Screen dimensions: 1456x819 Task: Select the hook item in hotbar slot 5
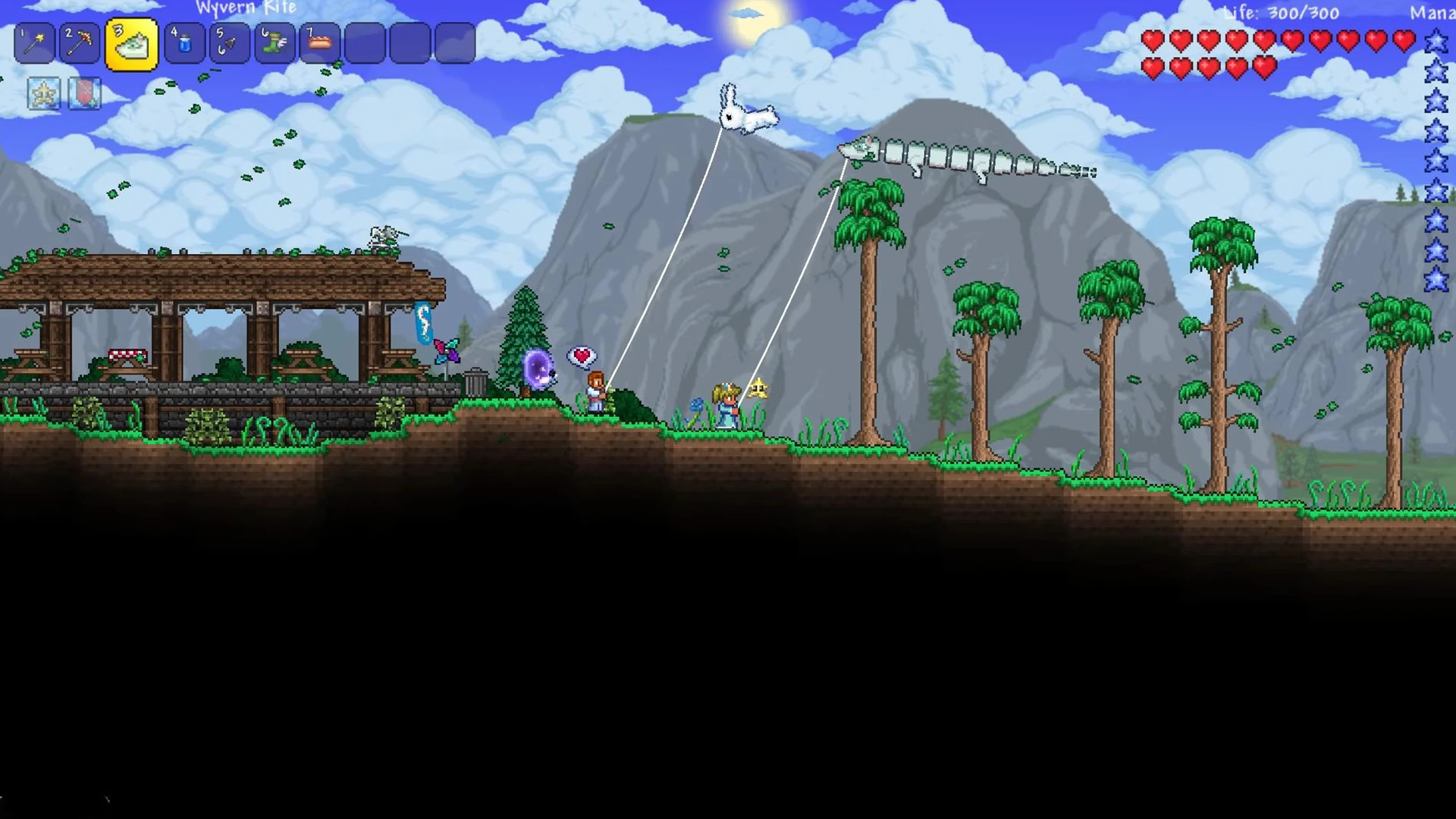(x=227, y=43)
